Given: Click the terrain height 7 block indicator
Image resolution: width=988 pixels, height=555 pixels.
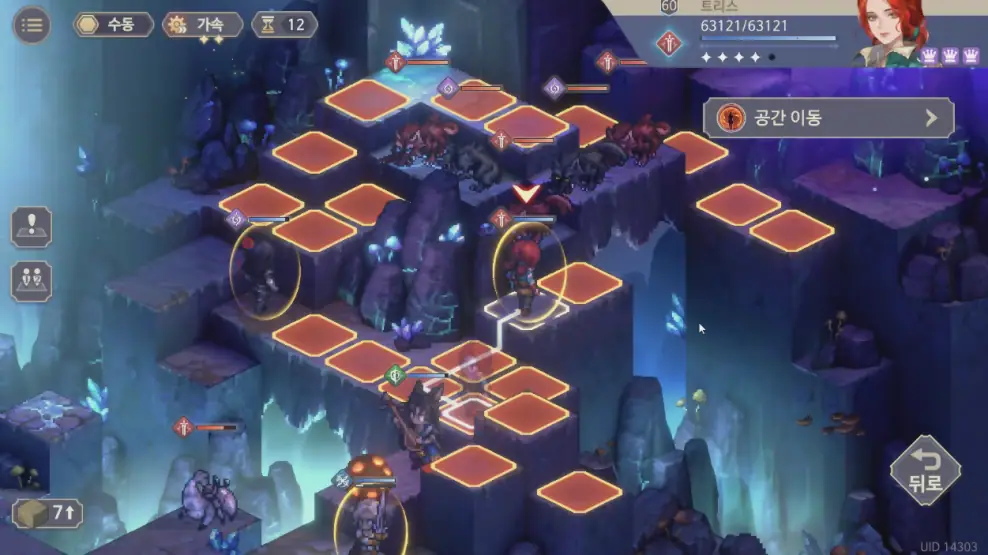Looking at the screenshot, I should point(47,513).
